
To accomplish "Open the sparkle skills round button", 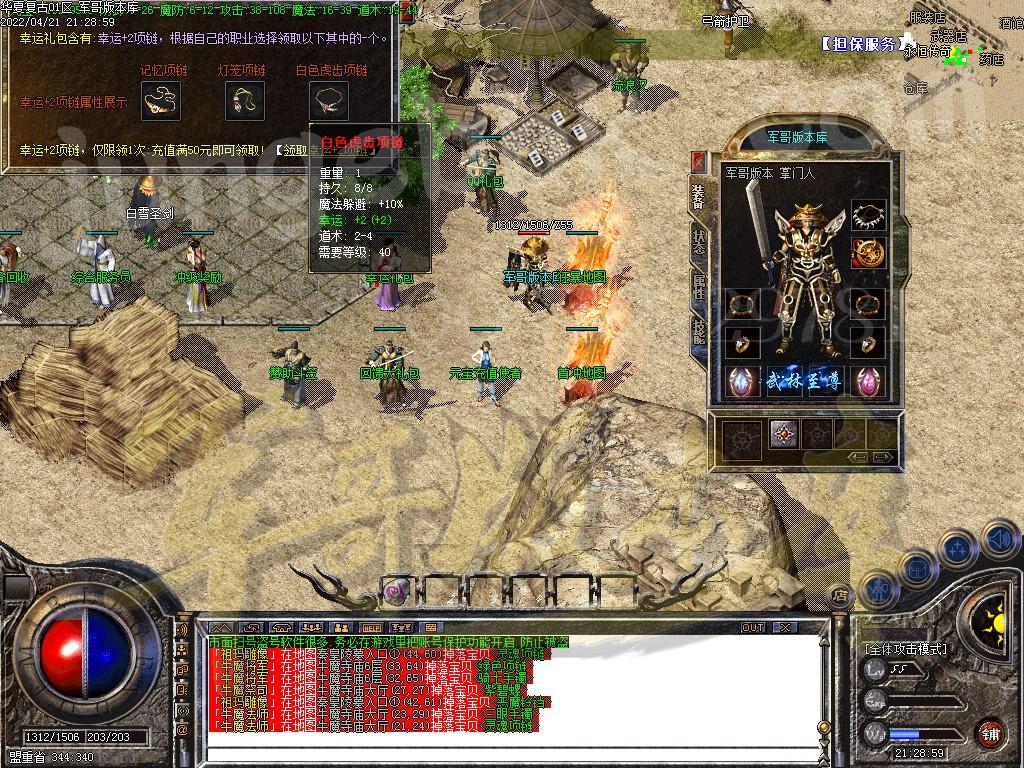I will [958, 548].
